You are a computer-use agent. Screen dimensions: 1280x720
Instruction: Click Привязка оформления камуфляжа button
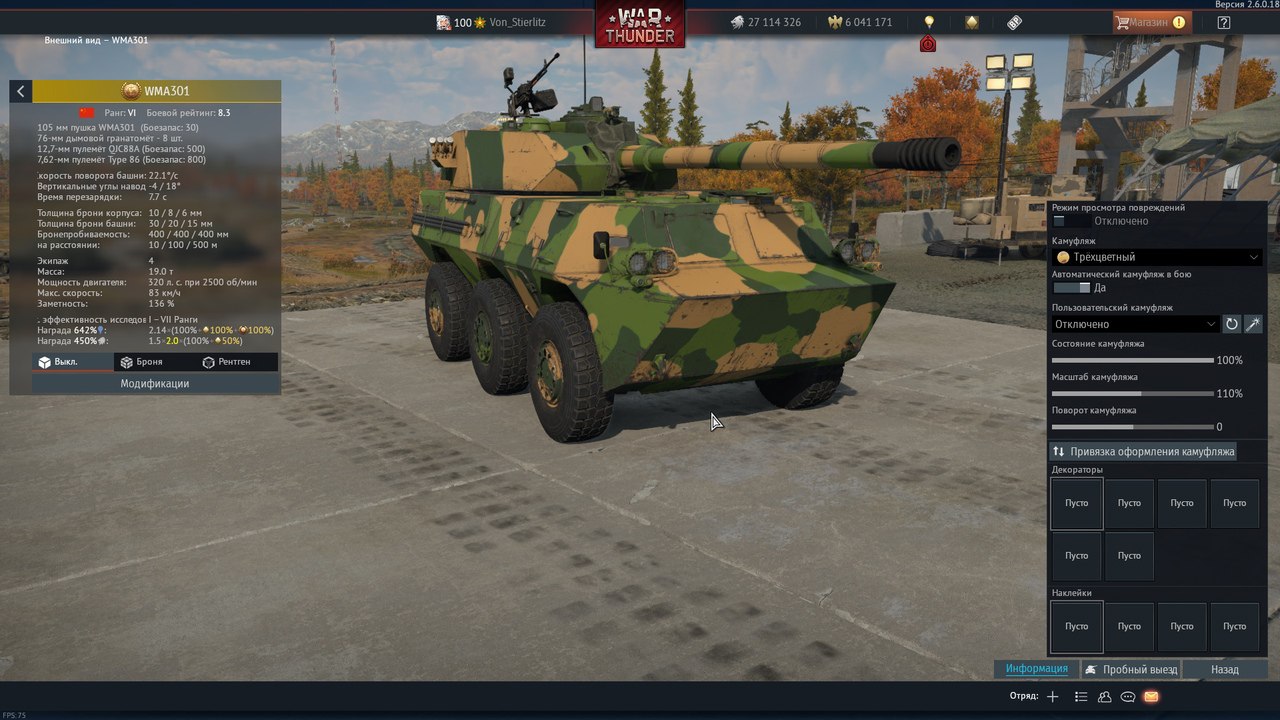(x=1143, y=452)
